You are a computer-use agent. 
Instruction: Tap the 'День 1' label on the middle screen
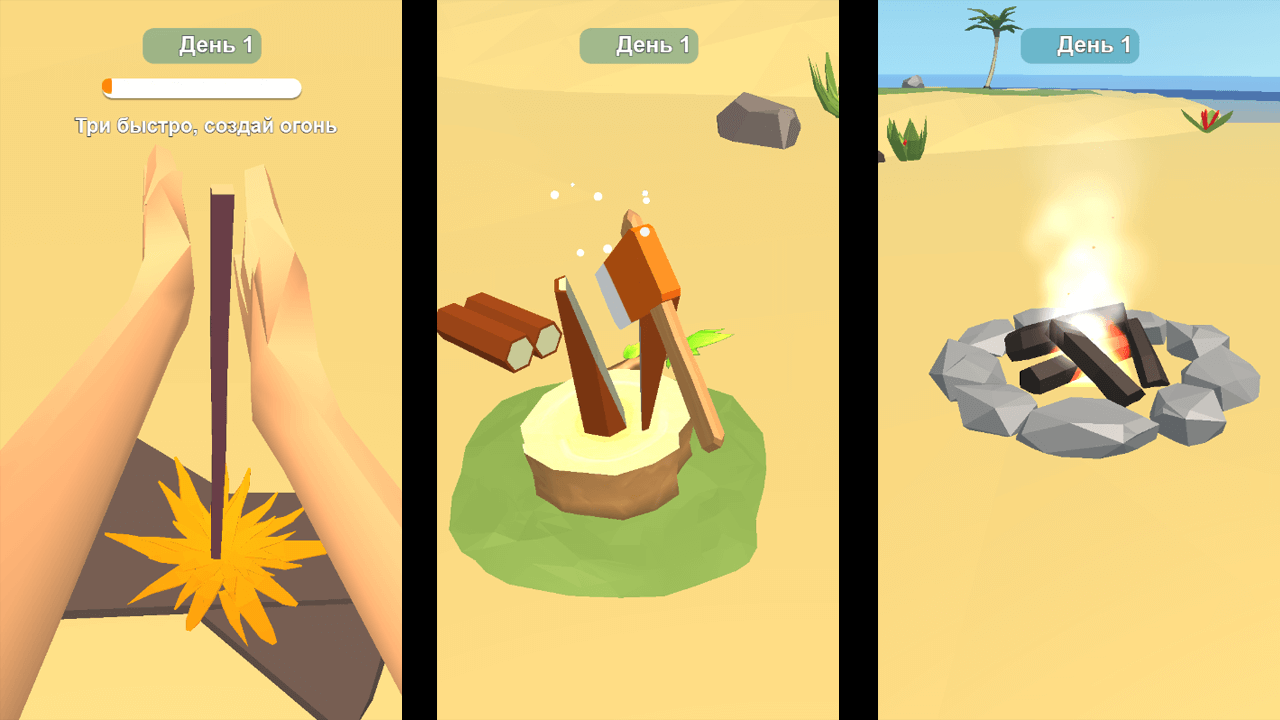coord(638,45)
